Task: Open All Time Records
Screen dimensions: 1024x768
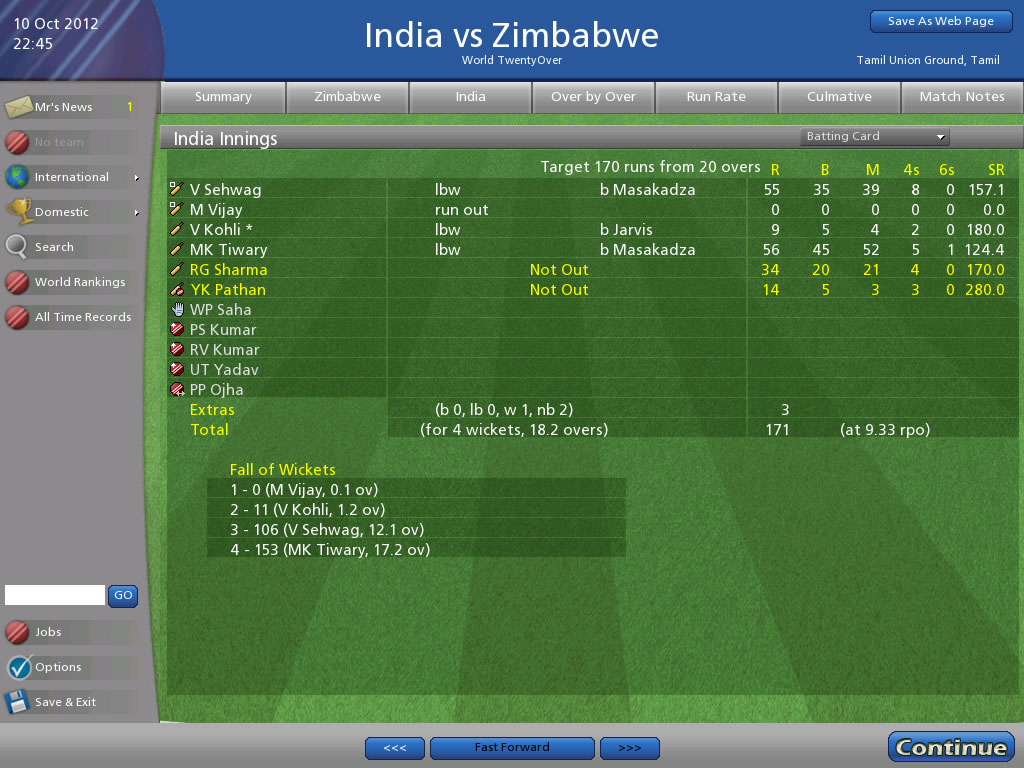Action: tap(82, 317)
